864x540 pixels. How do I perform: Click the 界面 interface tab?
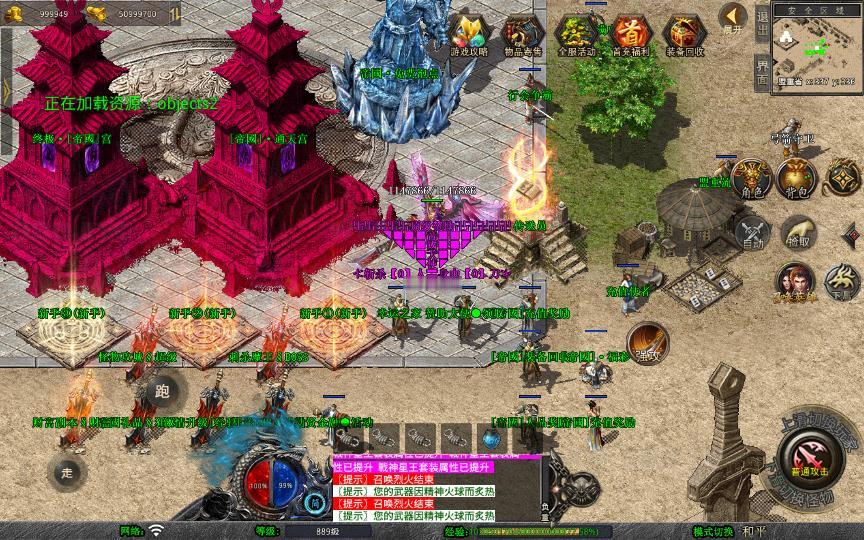(x=763, y=72)
